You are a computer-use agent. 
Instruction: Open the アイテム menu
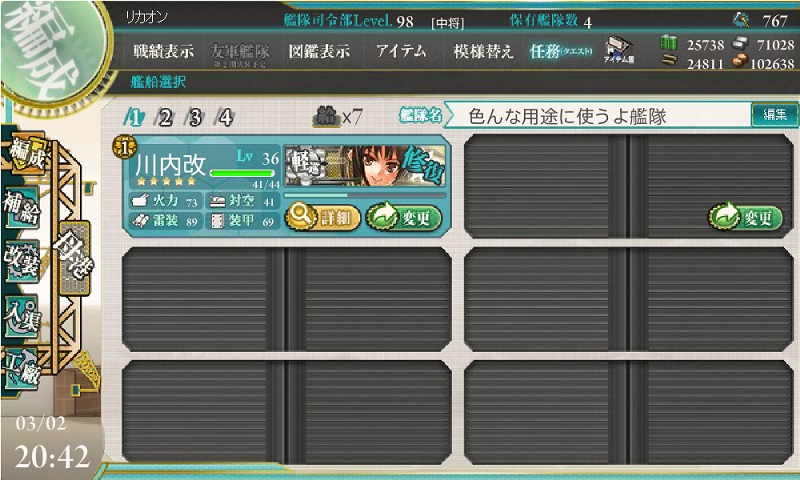pos(400,51)
